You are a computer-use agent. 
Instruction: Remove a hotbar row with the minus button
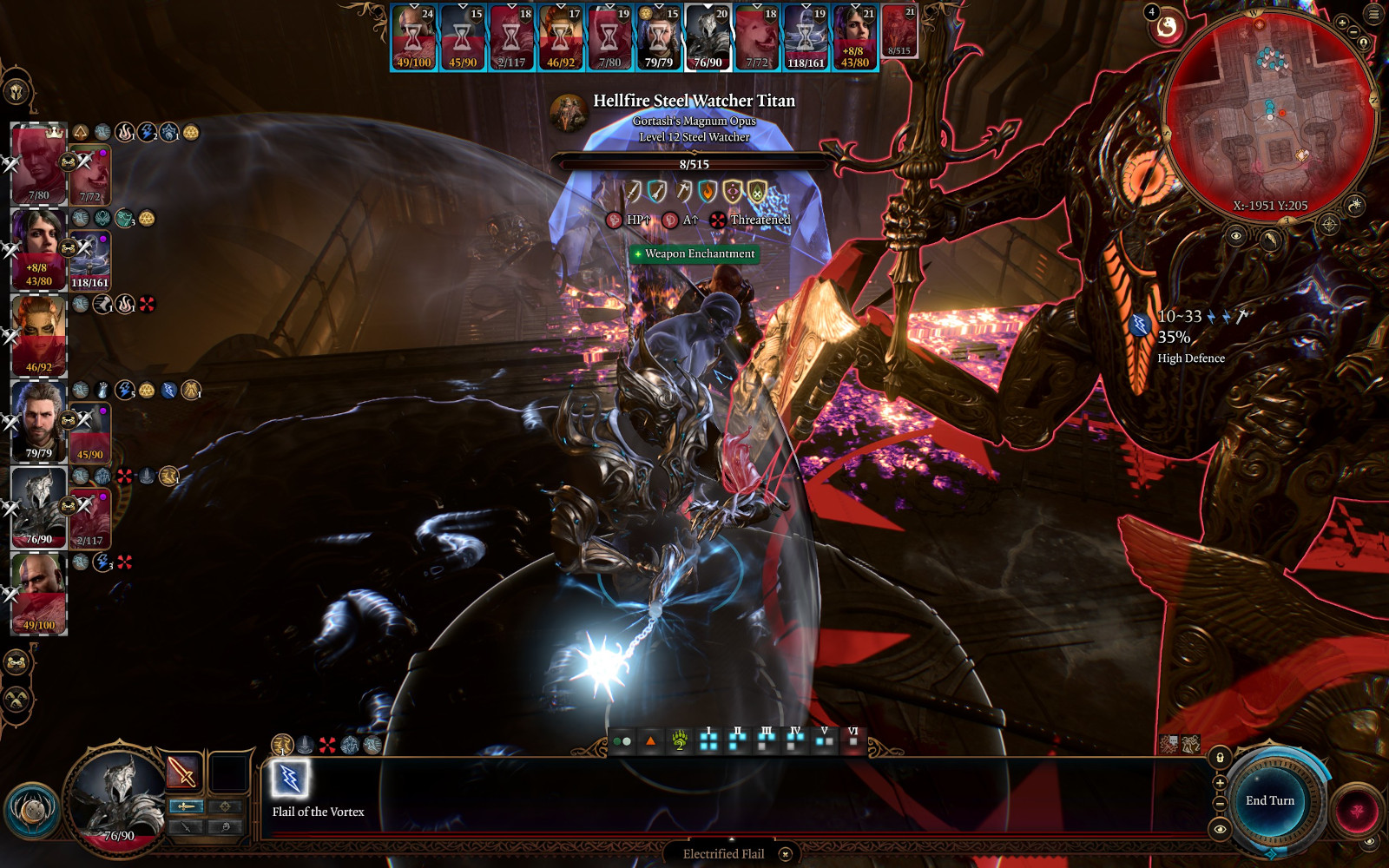pyautogui.click(x=1220, y=804)
